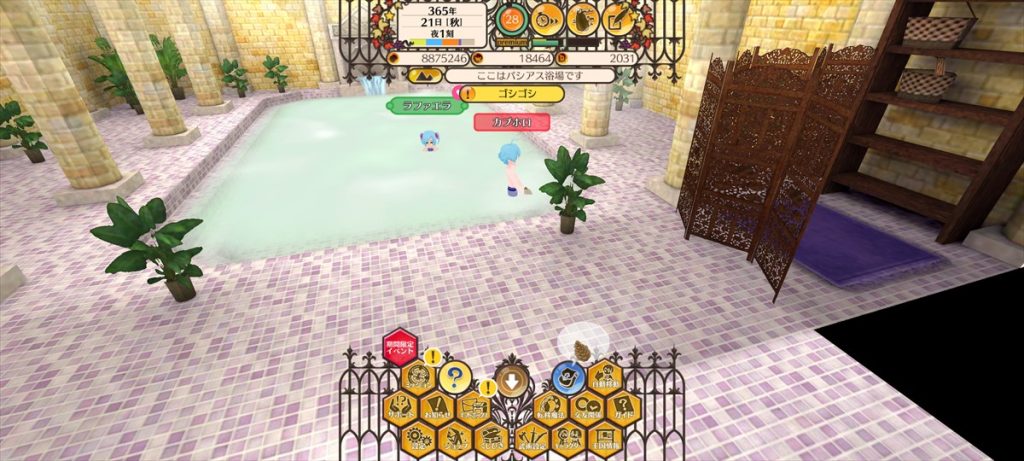The height and width of the screenshot is (461, 1024).
Task: Open お知らせ notices
Action: (x=437, y=407)
